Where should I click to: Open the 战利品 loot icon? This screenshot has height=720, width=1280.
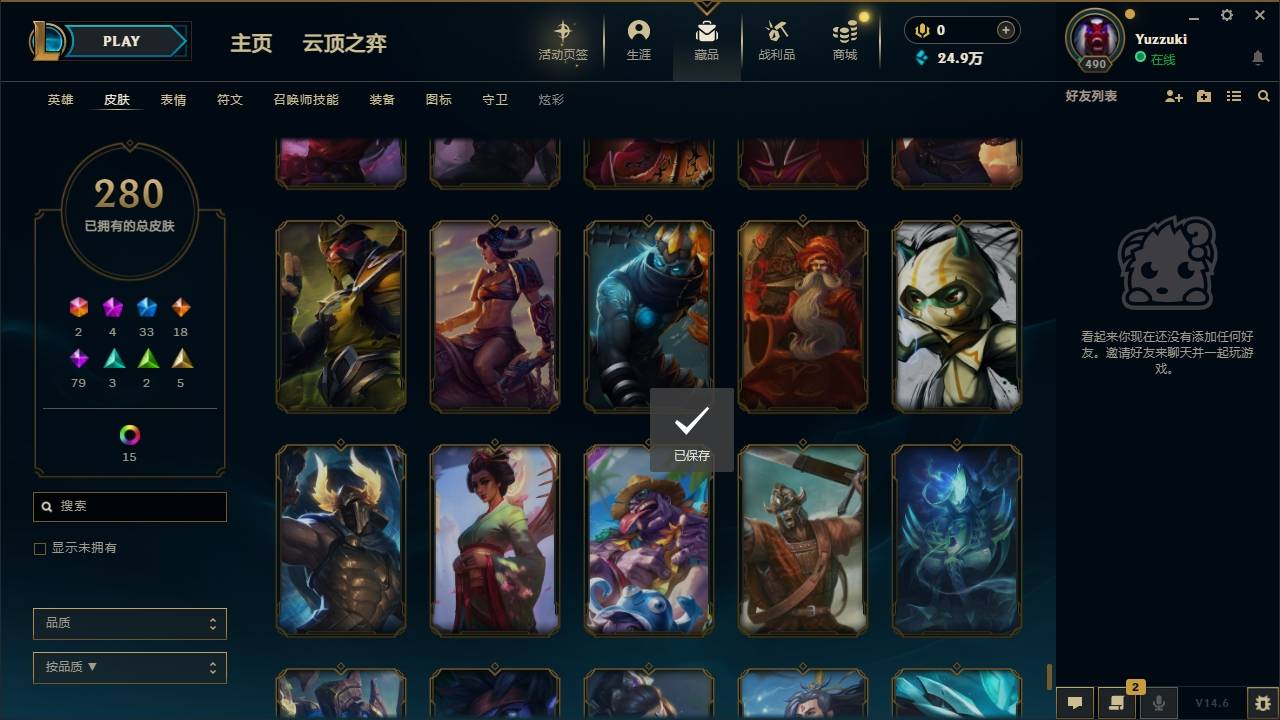click(x=776, y=35)
